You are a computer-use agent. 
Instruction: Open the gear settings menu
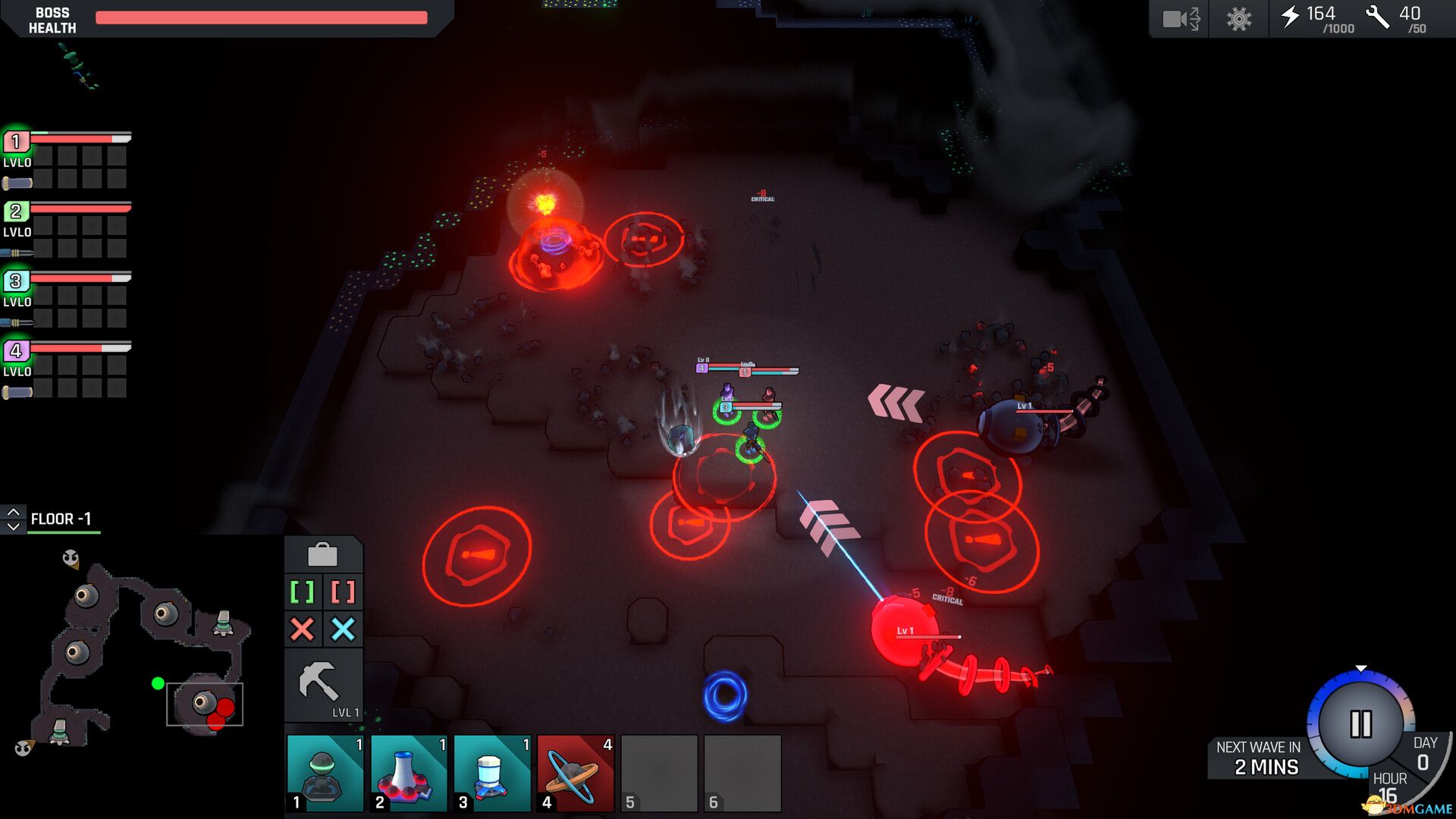(x=1239, y=18)
